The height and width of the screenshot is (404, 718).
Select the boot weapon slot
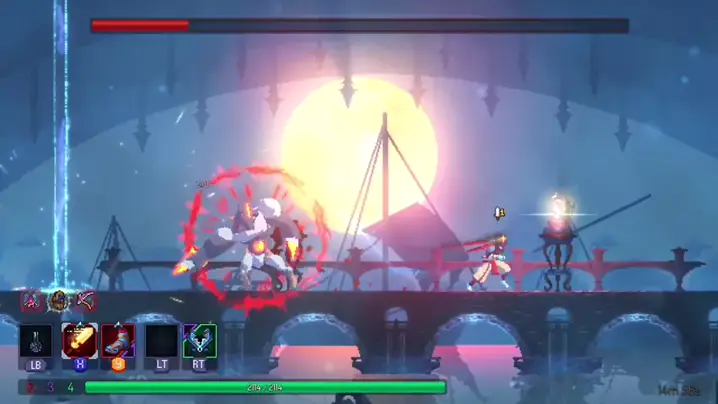[x=118, y=341]
